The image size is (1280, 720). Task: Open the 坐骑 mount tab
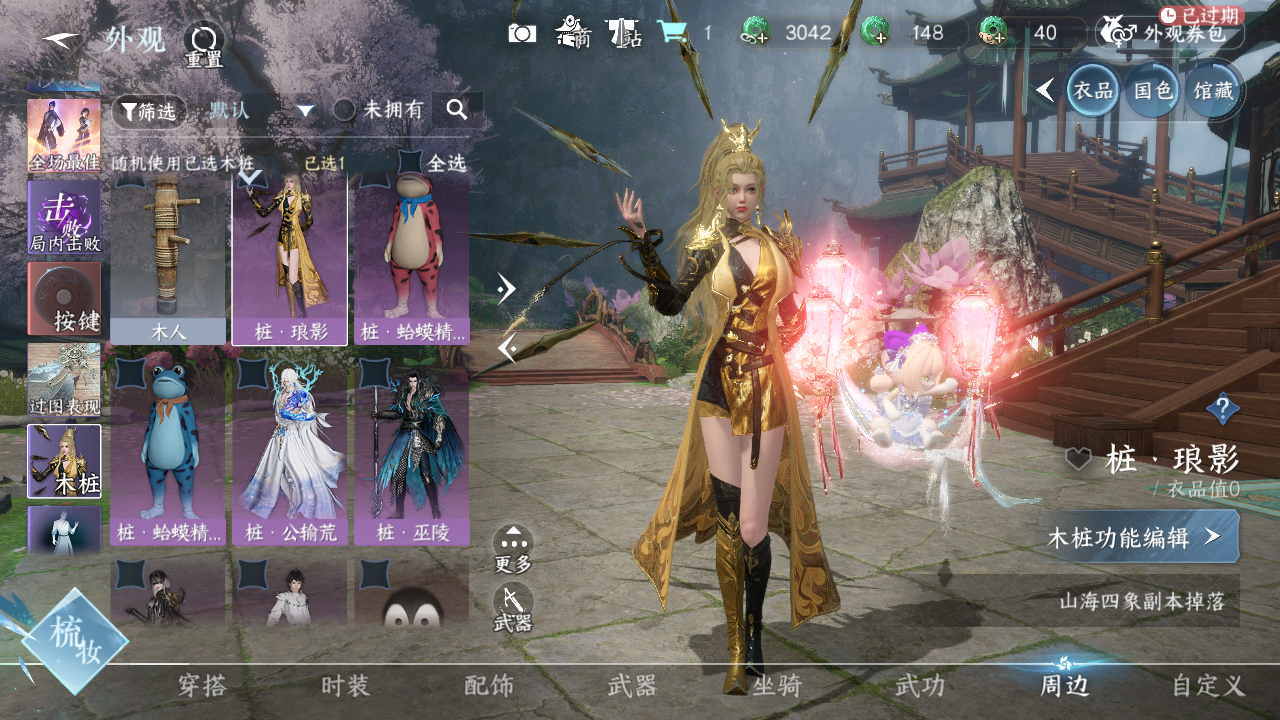point(777,686)
